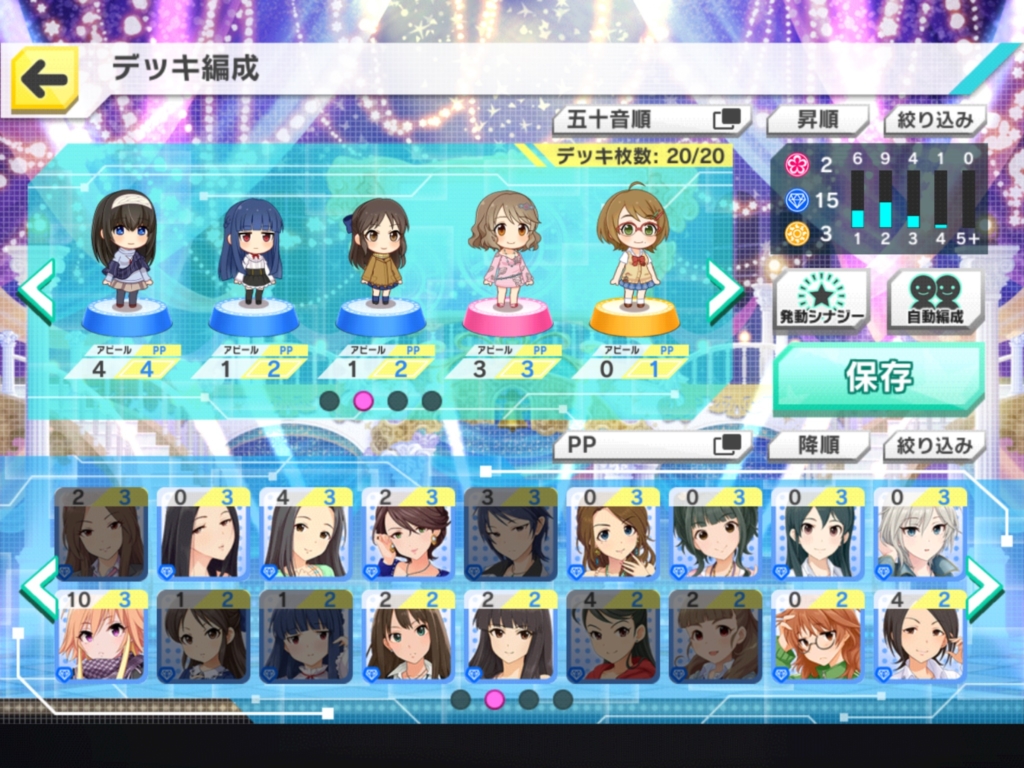Show next deck page with right arrow
The height and width of the screenshot is (768, 1024).
pos(725,290)
